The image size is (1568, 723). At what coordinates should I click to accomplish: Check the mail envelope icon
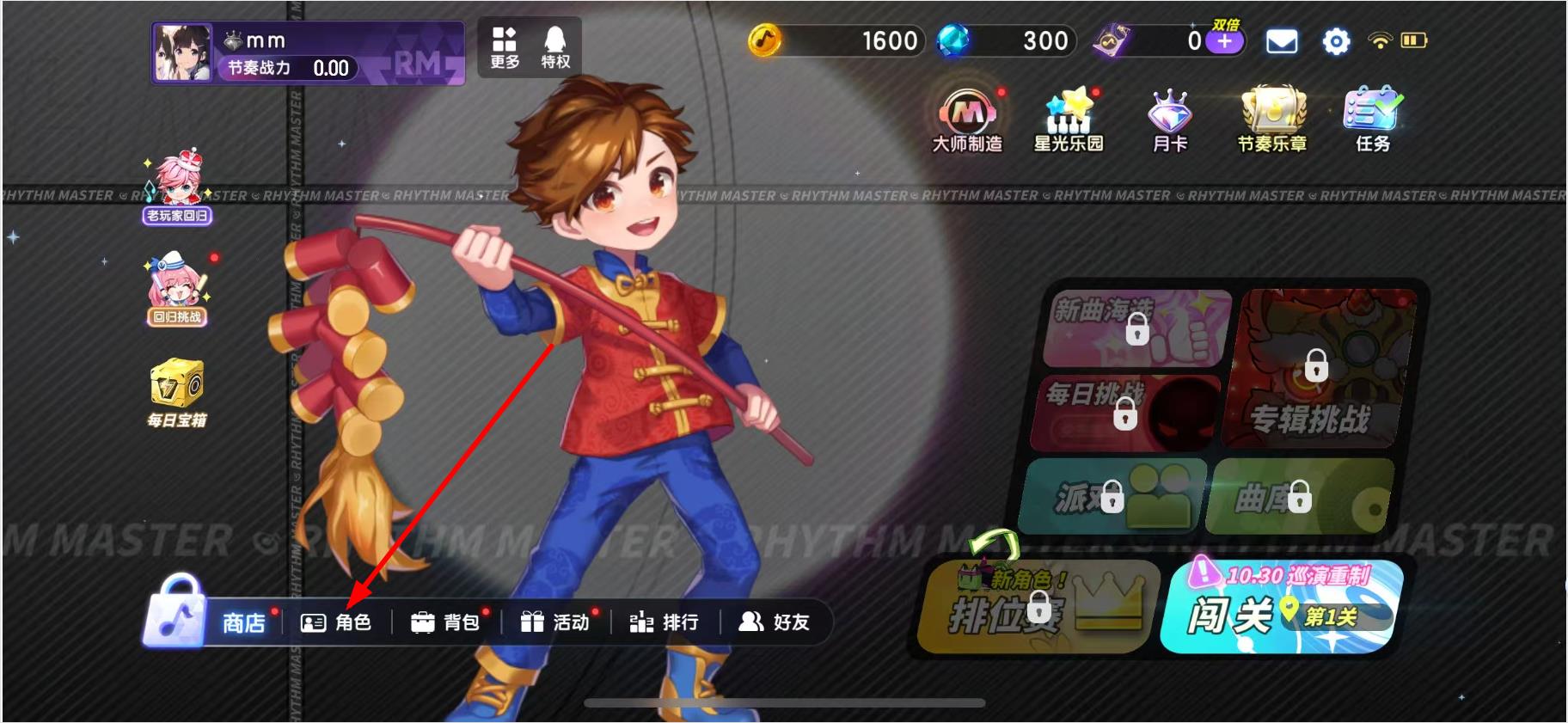(x=1282, y=41)
